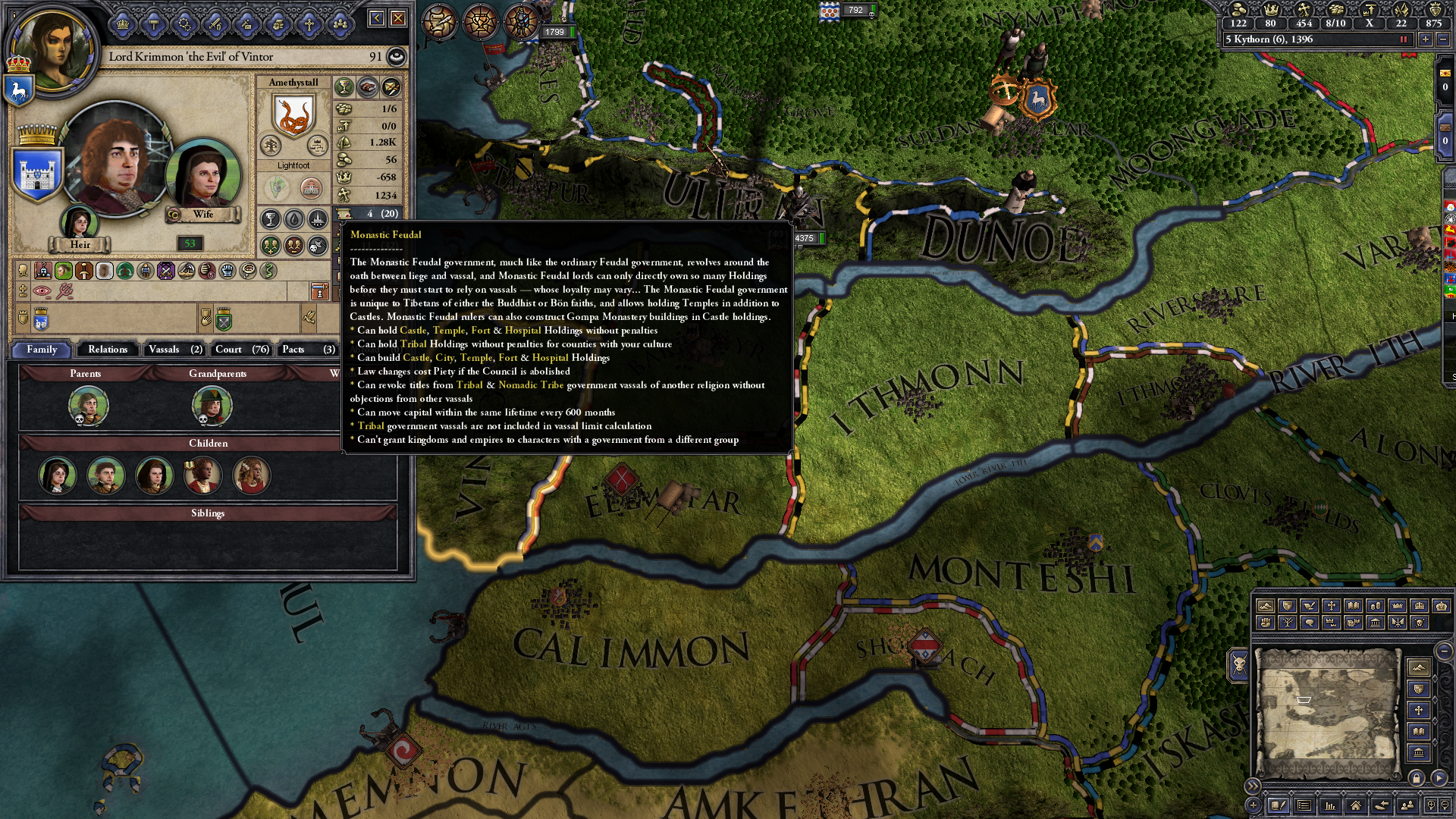Decrease game speed with minus button
This screenshot has height=819, width=1456.
click(x=1443, y=39)
